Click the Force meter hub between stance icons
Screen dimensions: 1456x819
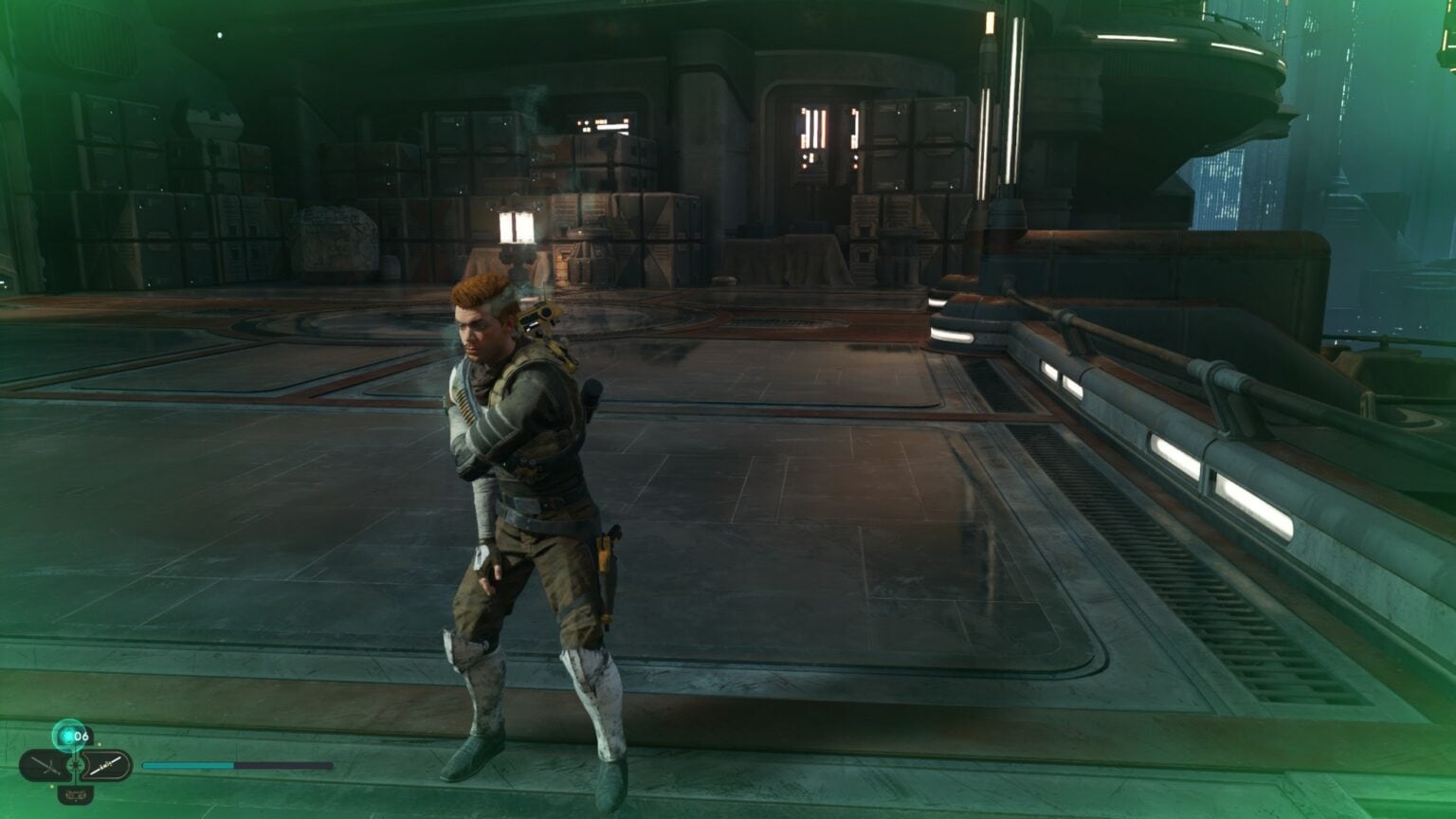point(77,764)
